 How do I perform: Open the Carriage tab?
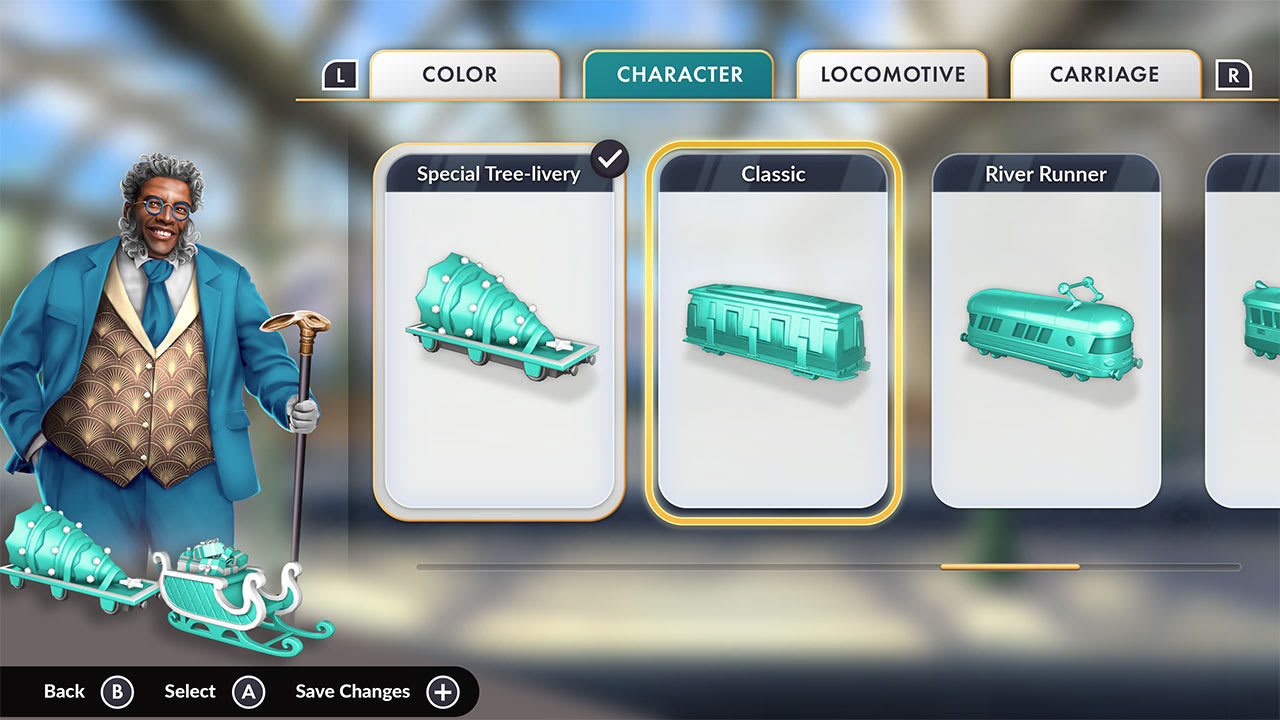point(1105,75)
